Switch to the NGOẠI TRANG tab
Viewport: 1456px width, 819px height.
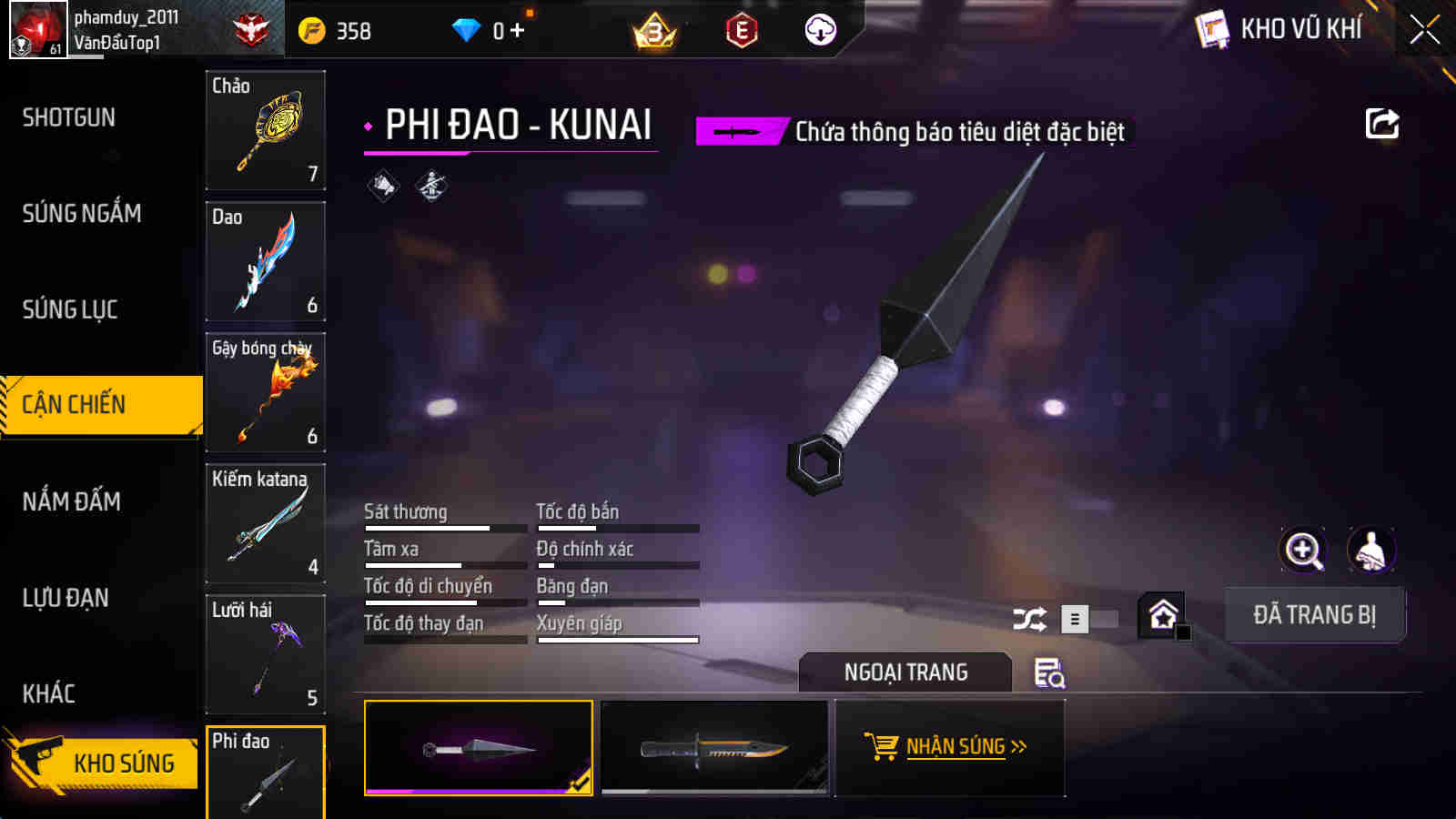[x=905, y=672]
